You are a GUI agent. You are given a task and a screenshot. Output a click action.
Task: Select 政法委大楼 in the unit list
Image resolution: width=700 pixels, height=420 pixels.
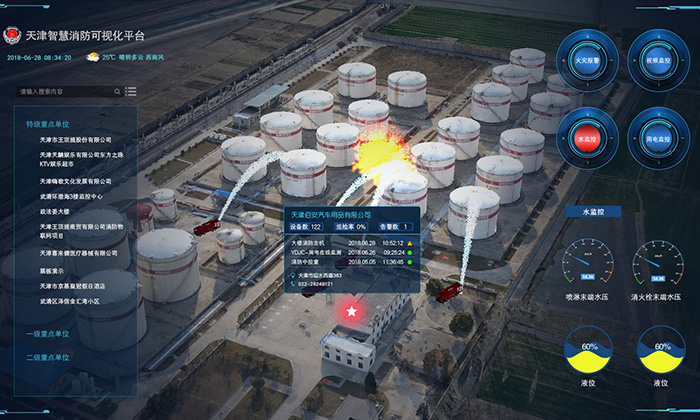click(x=55, y=211)
